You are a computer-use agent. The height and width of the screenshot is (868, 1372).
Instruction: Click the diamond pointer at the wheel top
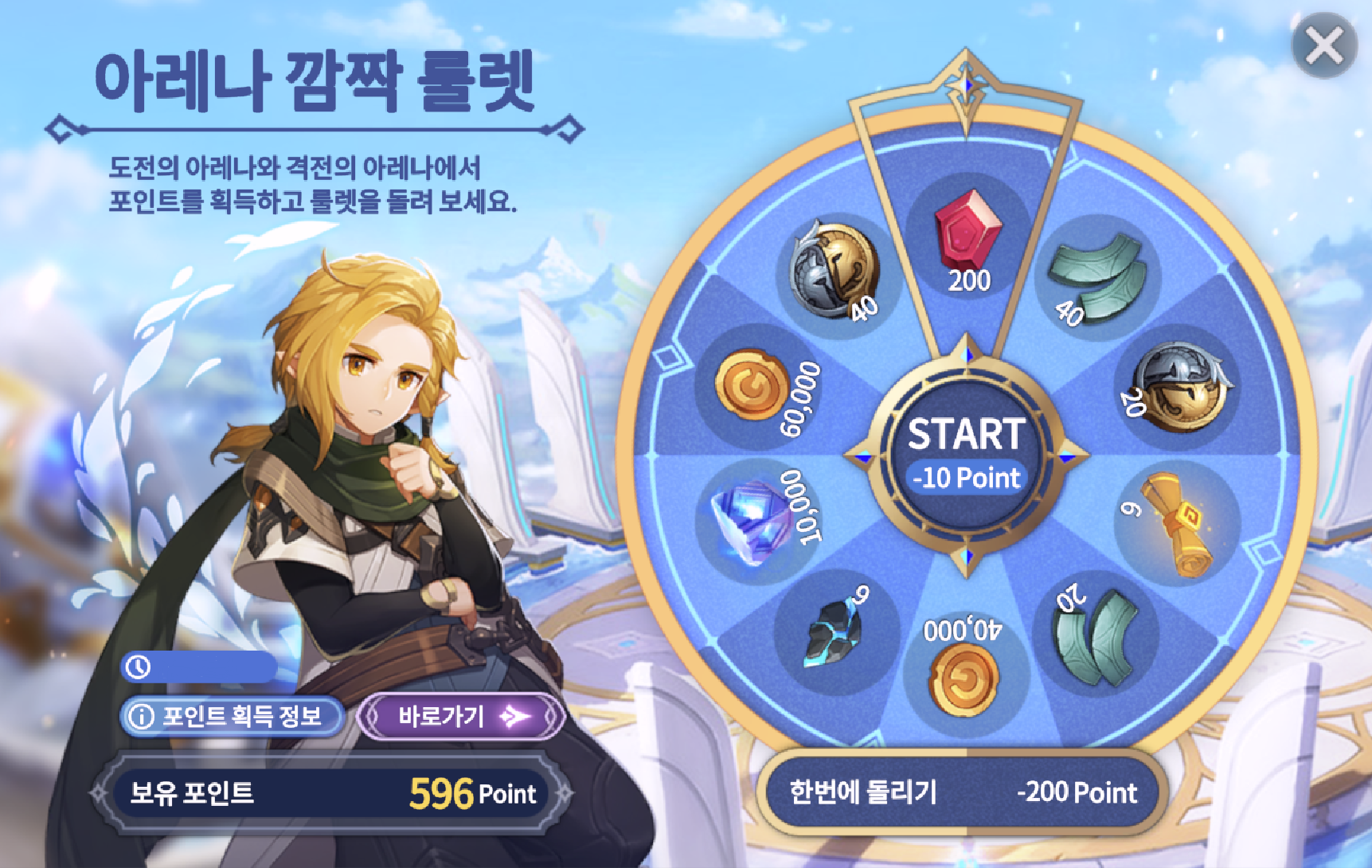pyautogui.click(x=967, y=84)
